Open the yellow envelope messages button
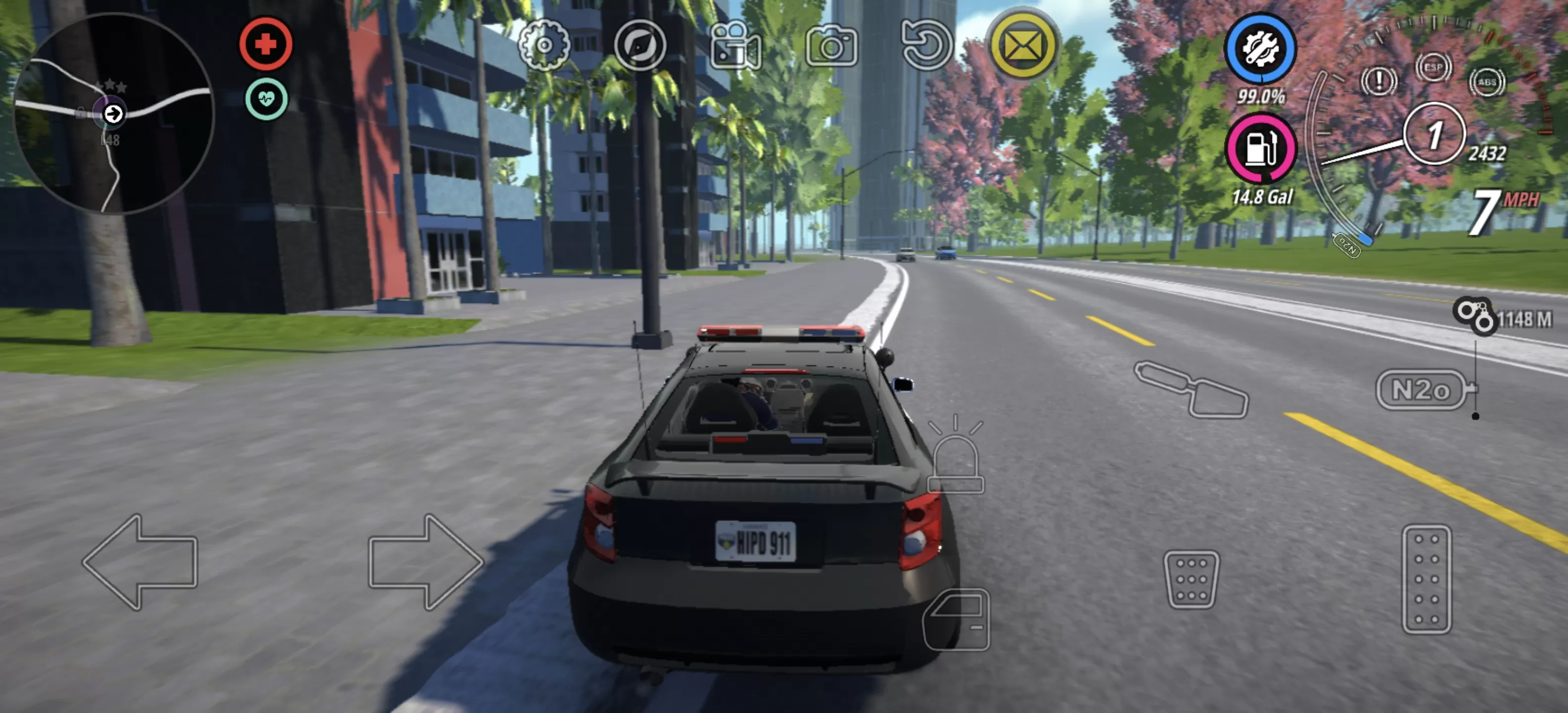 coord(1023,45)
